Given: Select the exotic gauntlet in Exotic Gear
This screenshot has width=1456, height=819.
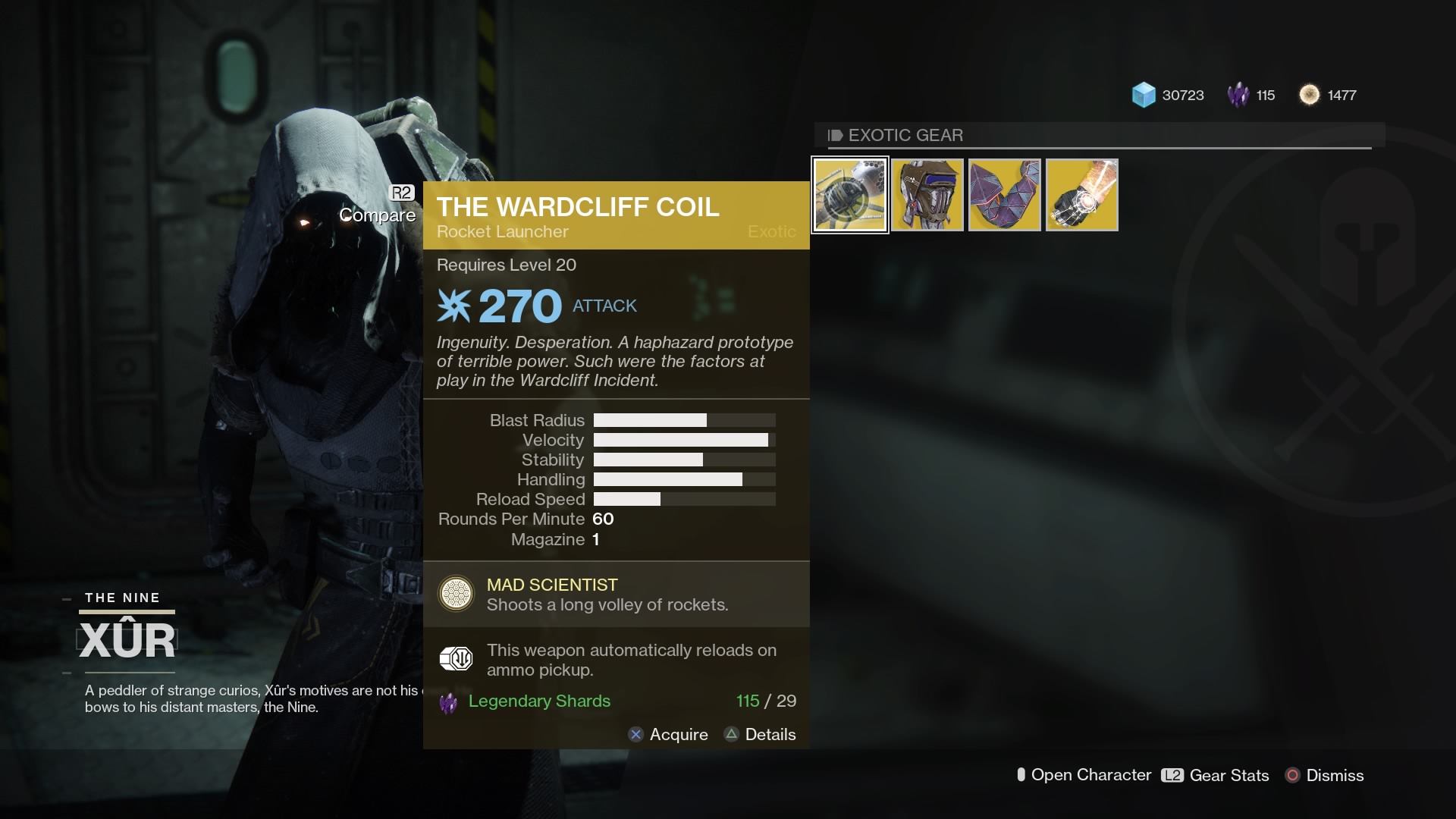Looking at the screenshot, I should tap(1081, 194).
